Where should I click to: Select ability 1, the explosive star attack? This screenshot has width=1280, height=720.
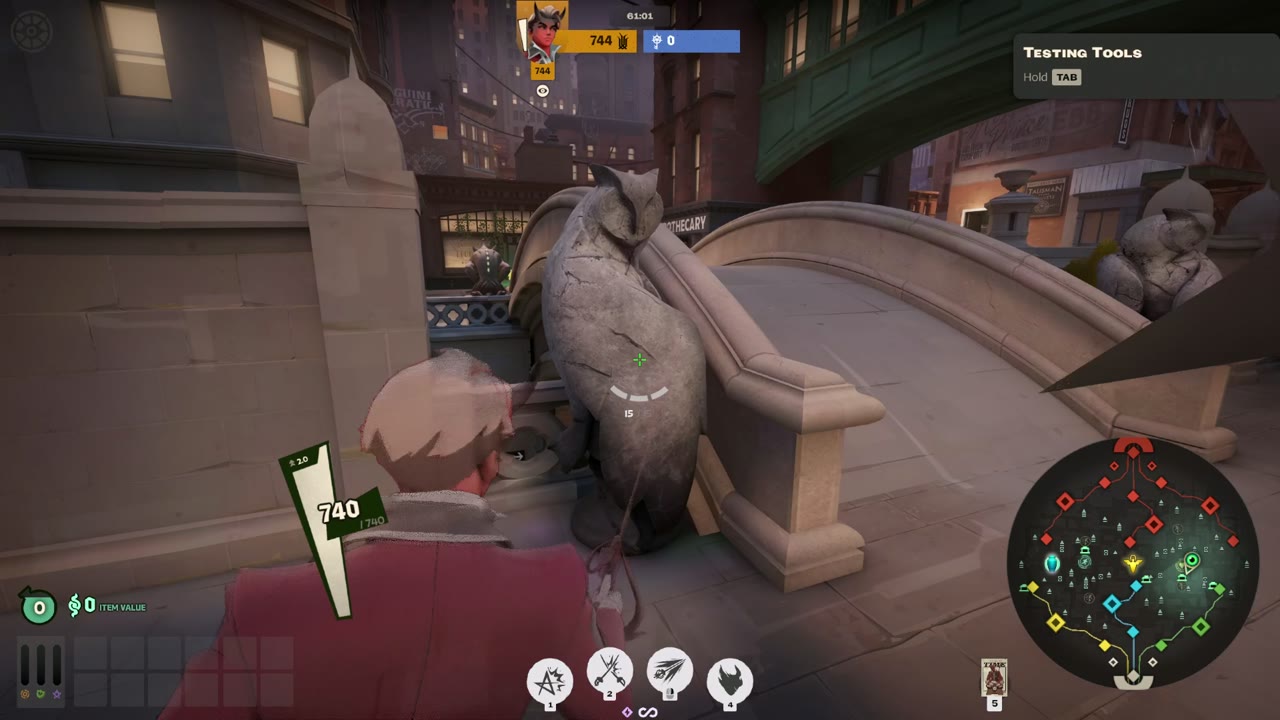pos(548,680)
